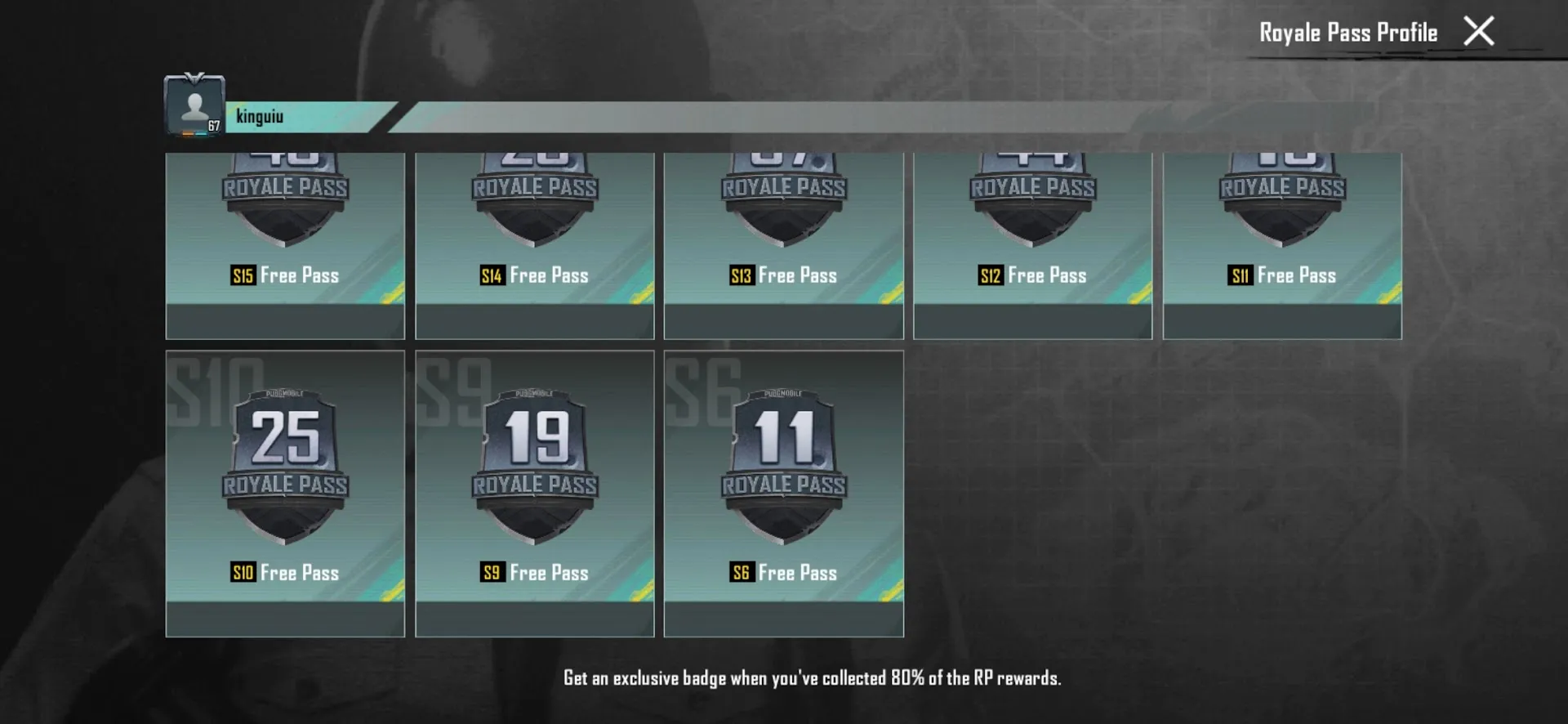Screen dimensions: 1568x724
Task: Choose the S6 Free Pass card
Action: [x=783, y=493]
